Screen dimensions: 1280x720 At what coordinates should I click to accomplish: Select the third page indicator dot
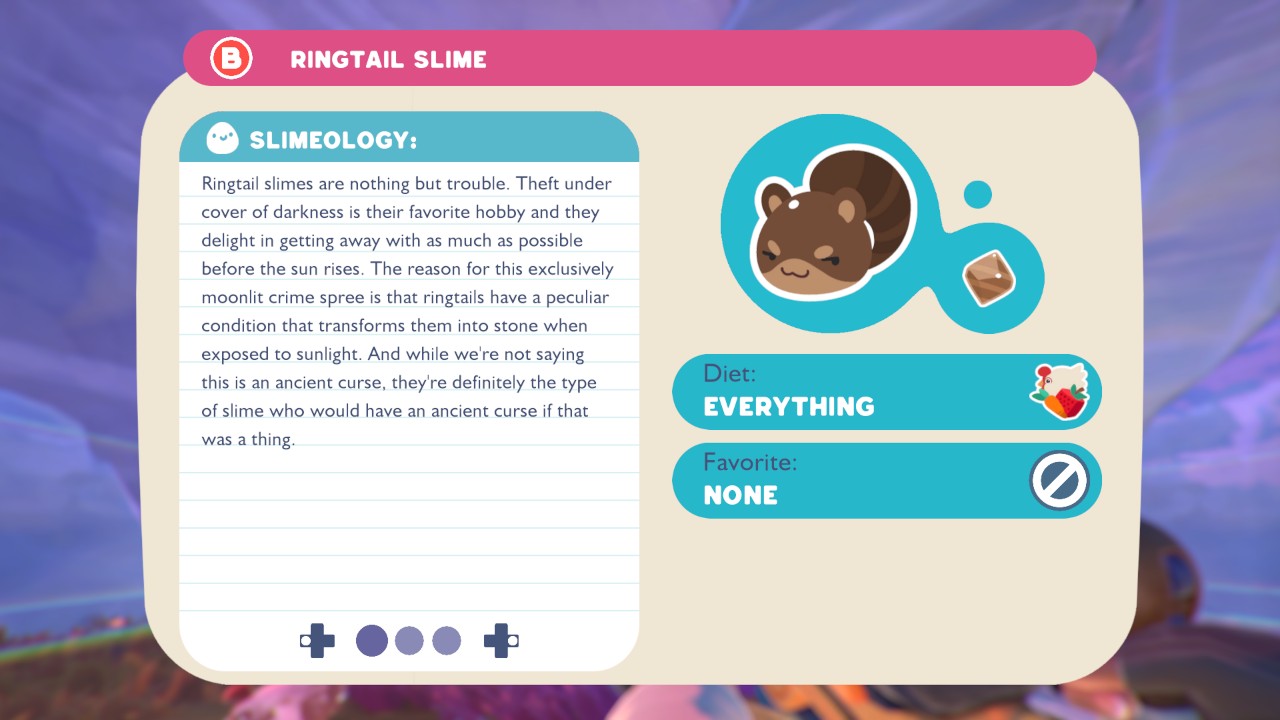(x=446, y=641)
